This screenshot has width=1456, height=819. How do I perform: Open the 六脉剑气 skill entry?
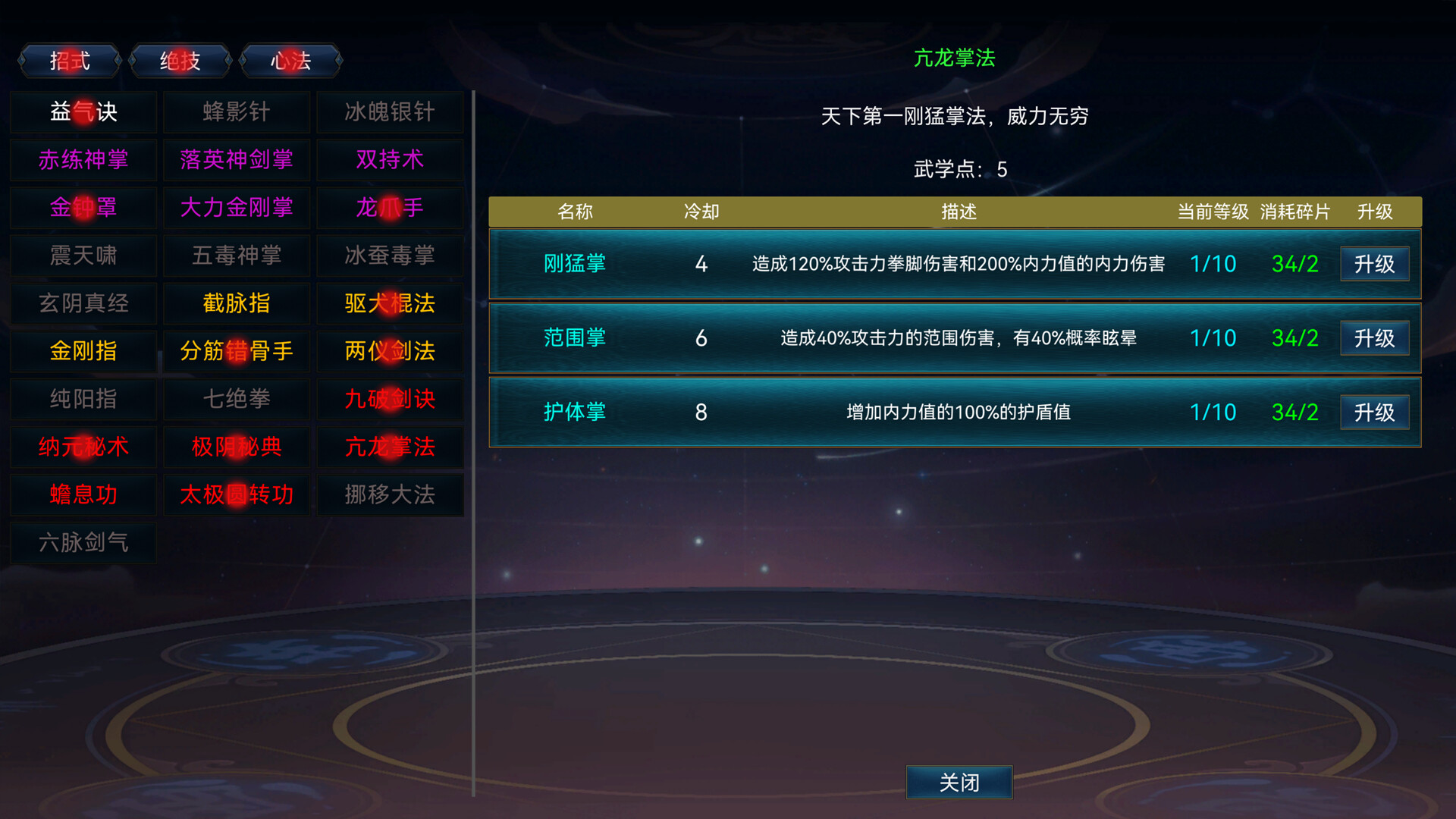tap(83, 543)
